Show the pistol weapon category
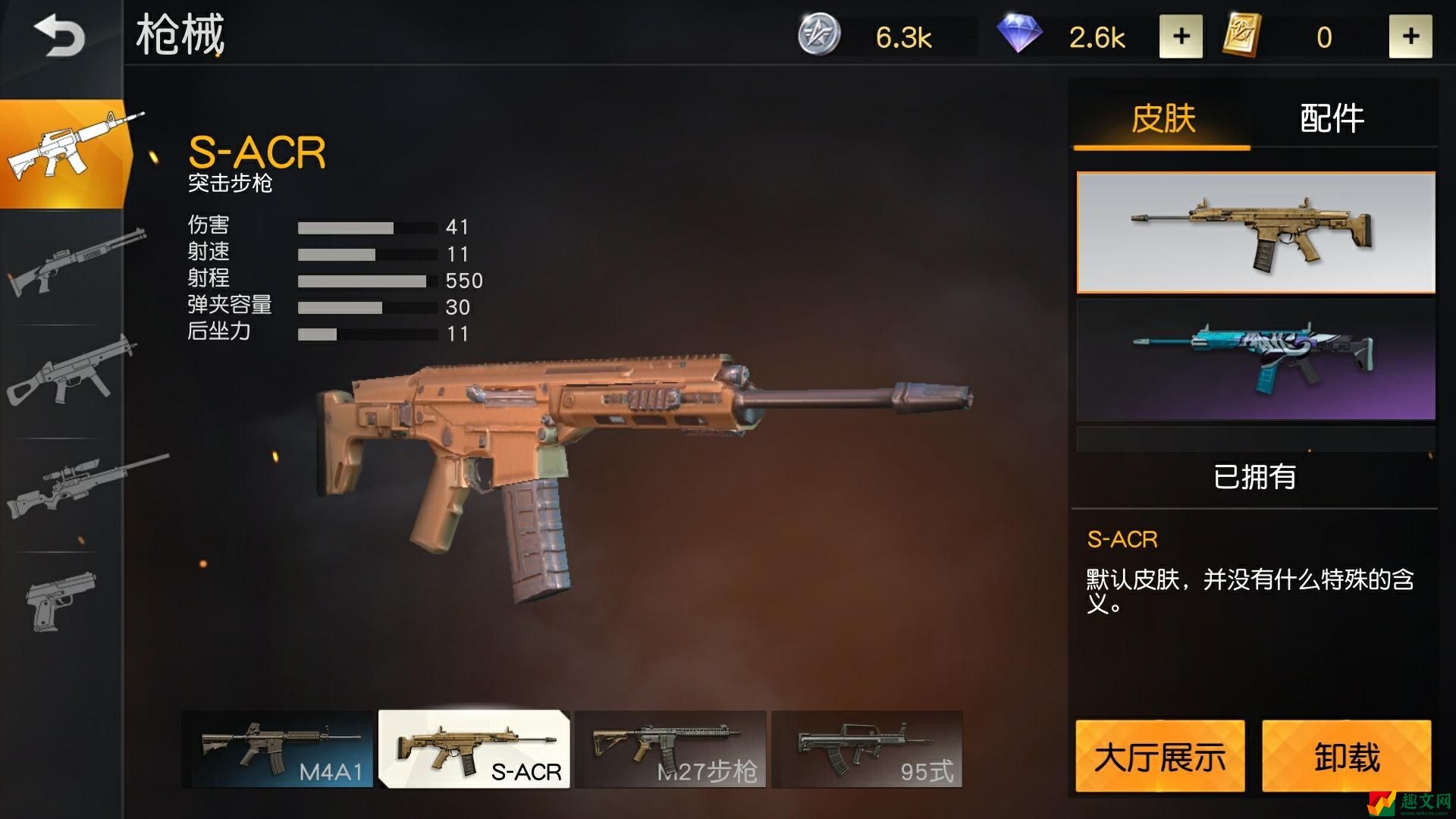Viewport: 1456px width, 819px height. click(x=62, y=601)
